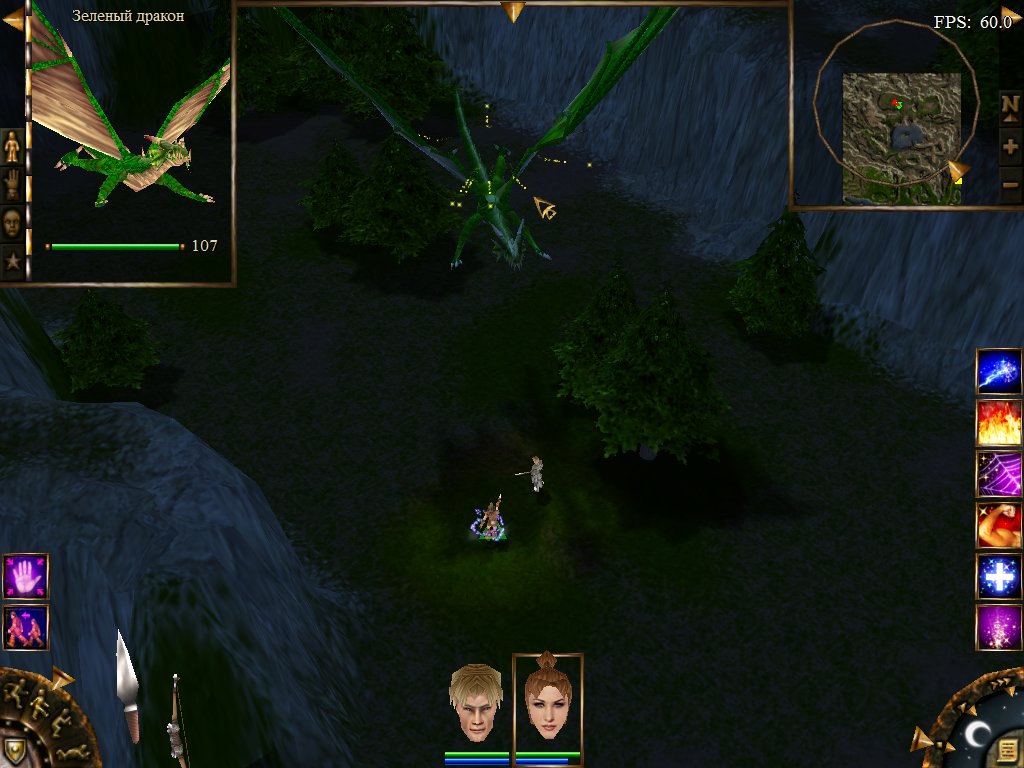Select the blond male hero portrait
Screen dimensions: 1024x768
click(474, 702)
